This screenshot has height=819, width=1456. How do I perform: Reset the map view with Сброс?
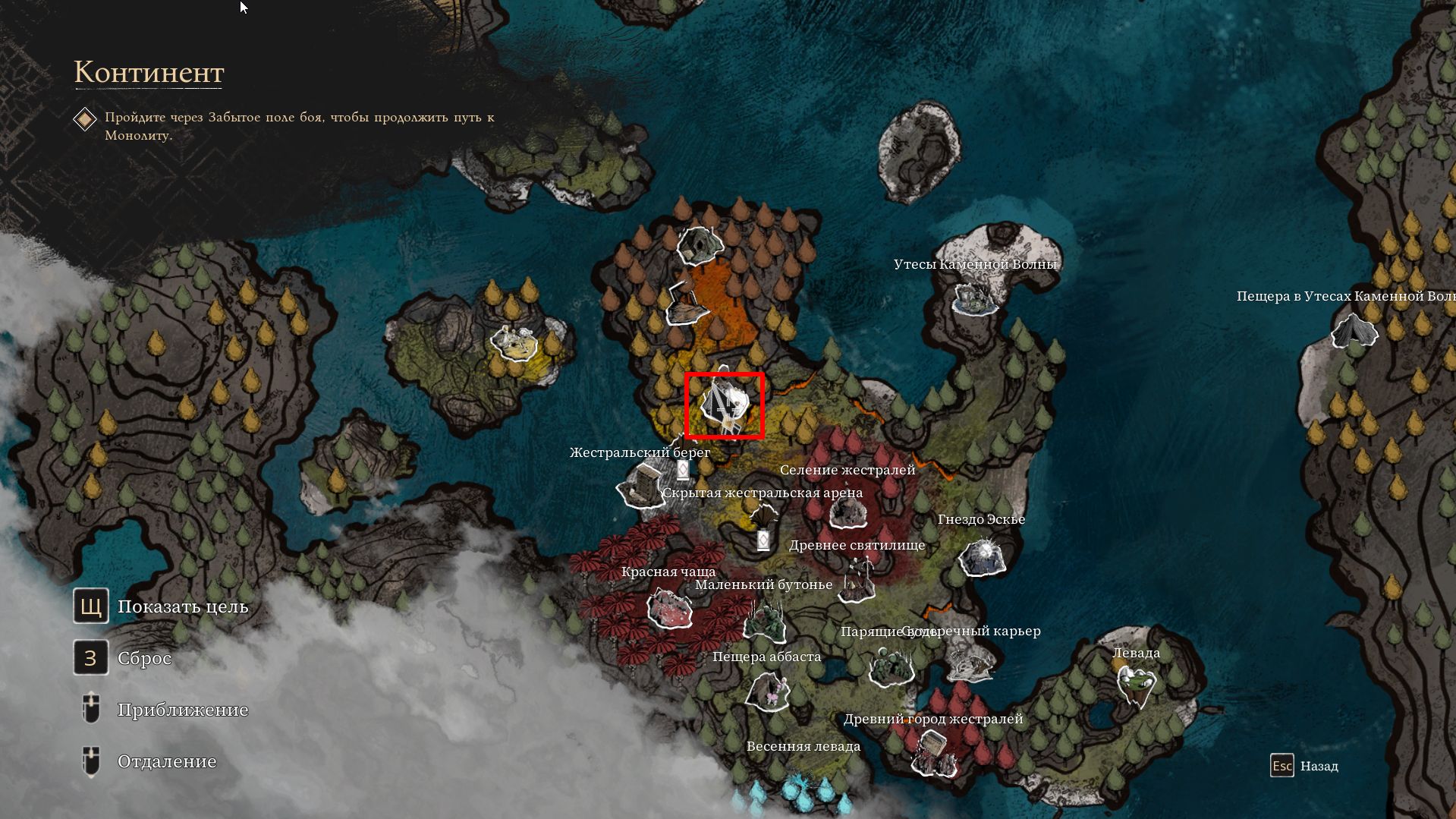144,658
